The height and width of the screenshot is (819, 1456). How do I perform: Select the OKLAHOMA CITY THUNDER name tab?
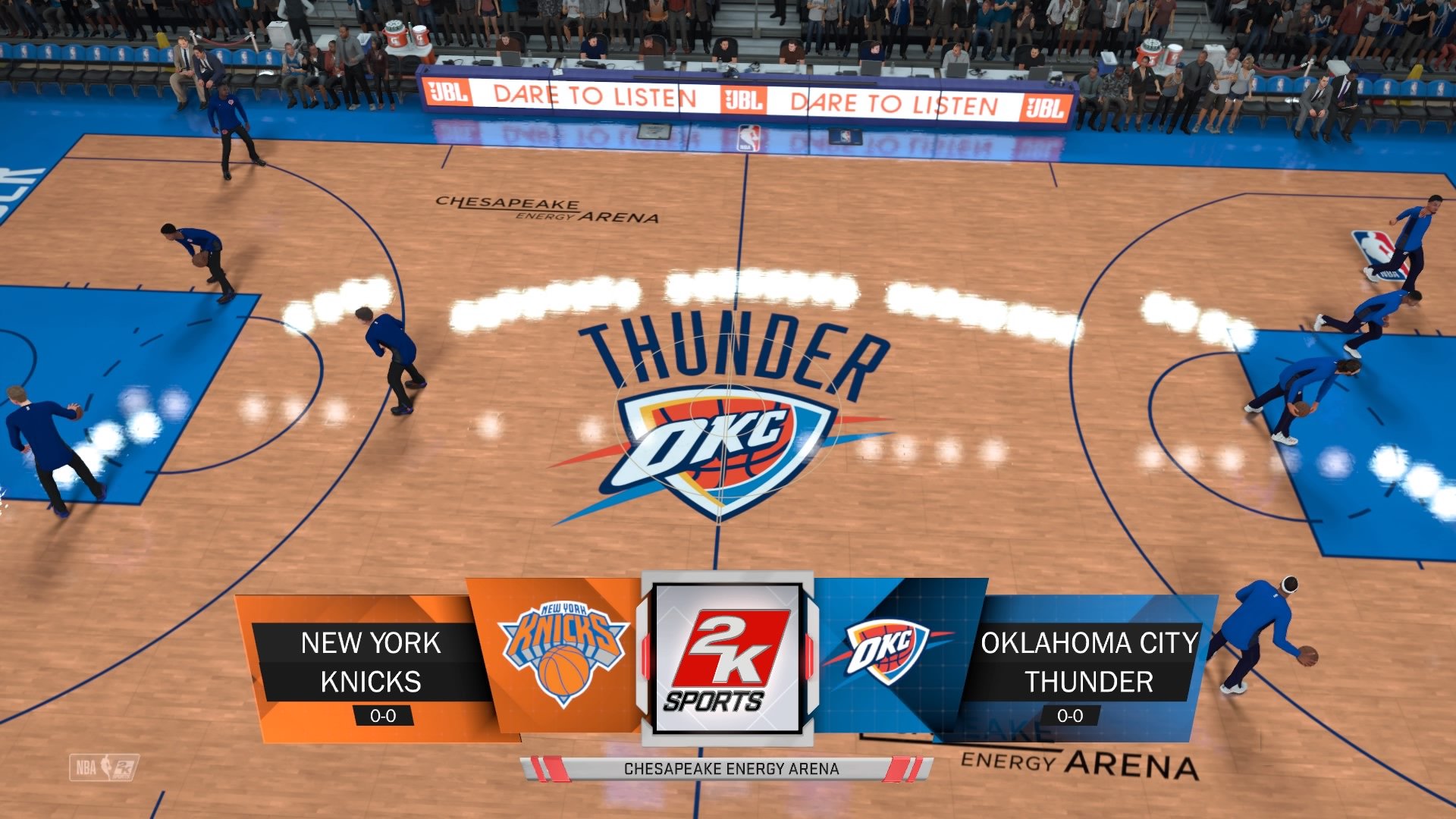pos(1090,660)
